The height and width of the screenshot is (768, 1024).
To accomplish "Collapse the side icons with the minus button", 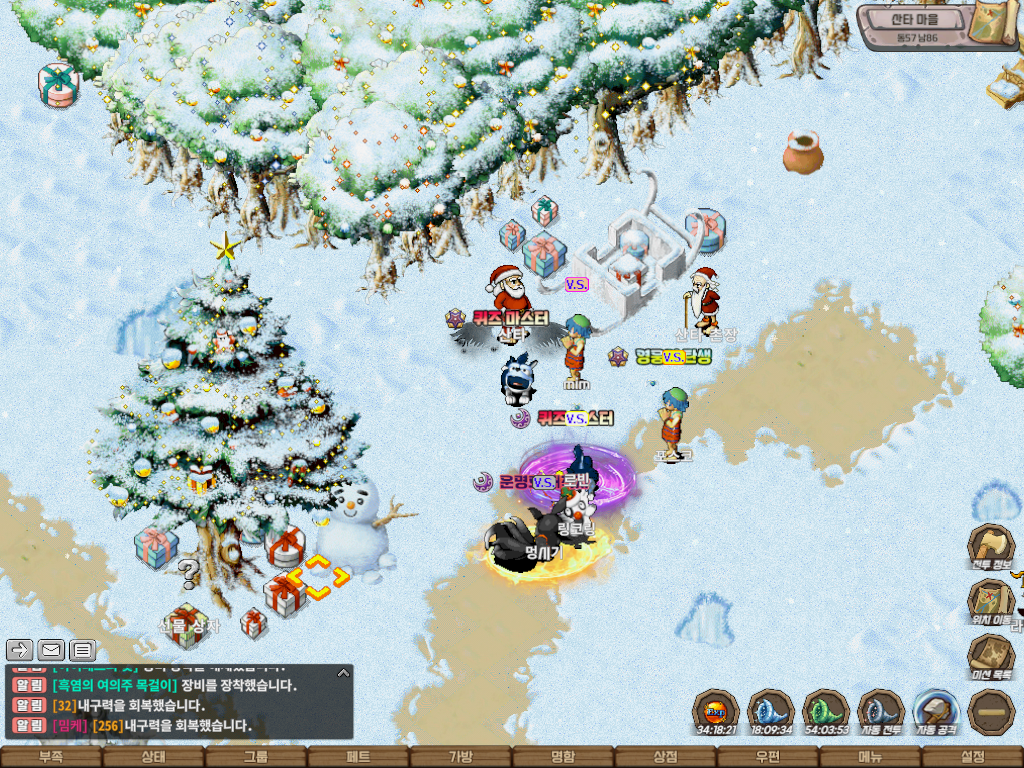I will [991, 711].
